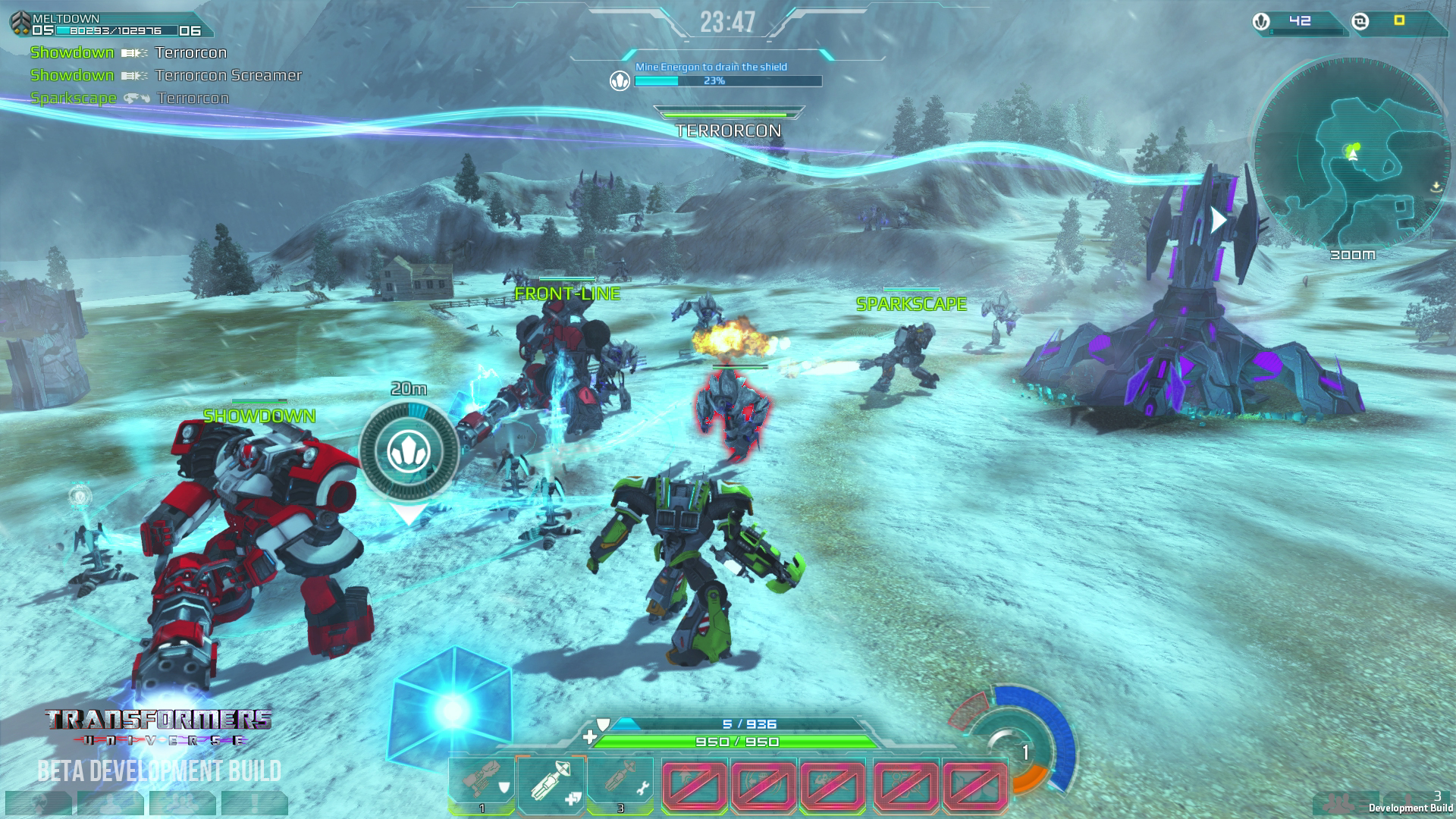
Task: Click the globe with arrow button
Action: pyautogui.click(x=39, y=803)
